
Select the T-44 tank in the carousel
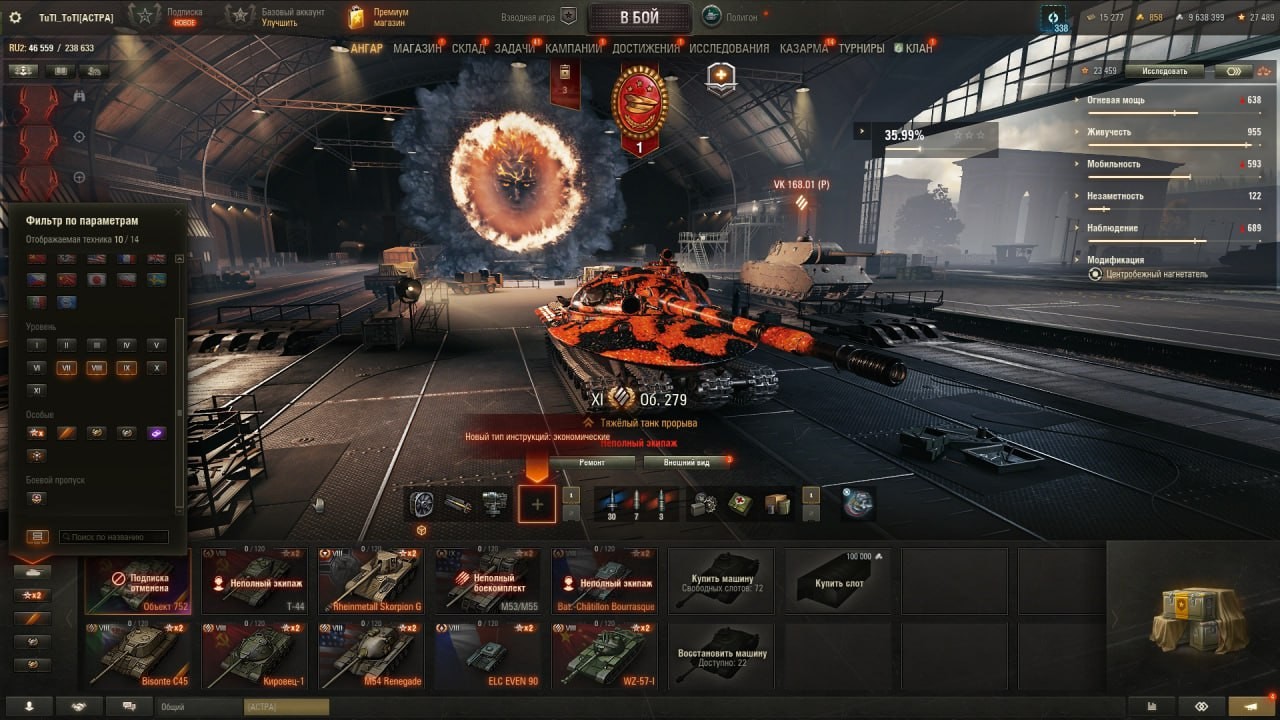click(255, 580)
